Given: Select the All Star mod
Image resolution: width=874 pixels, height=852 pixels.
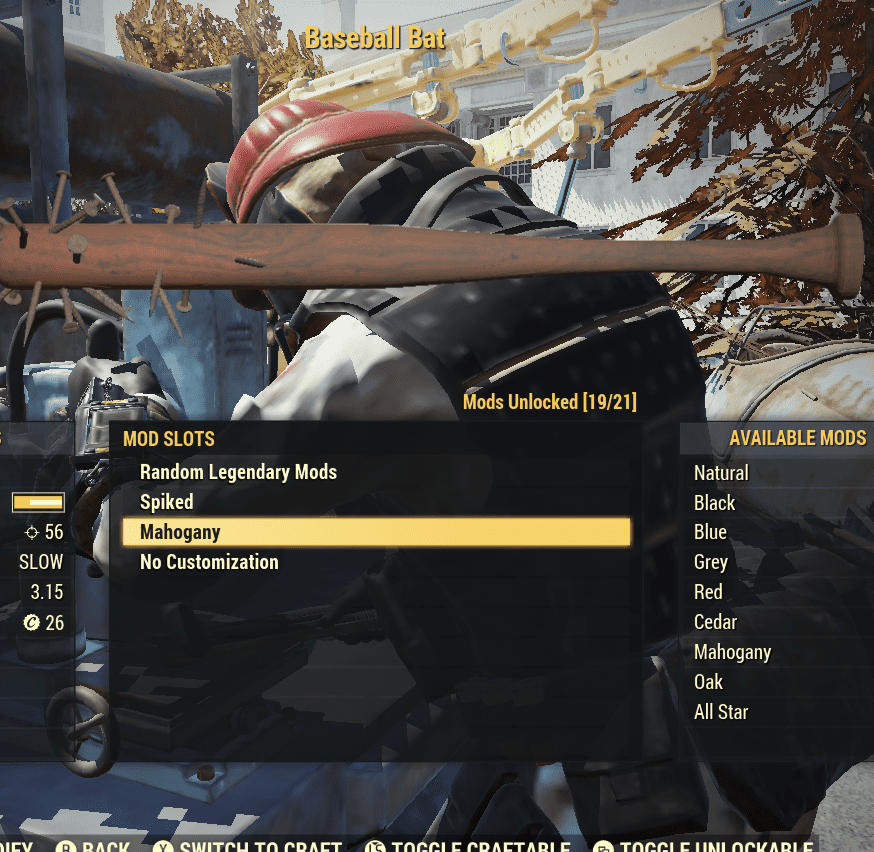Looking at the screenshot, I should 721,712.
